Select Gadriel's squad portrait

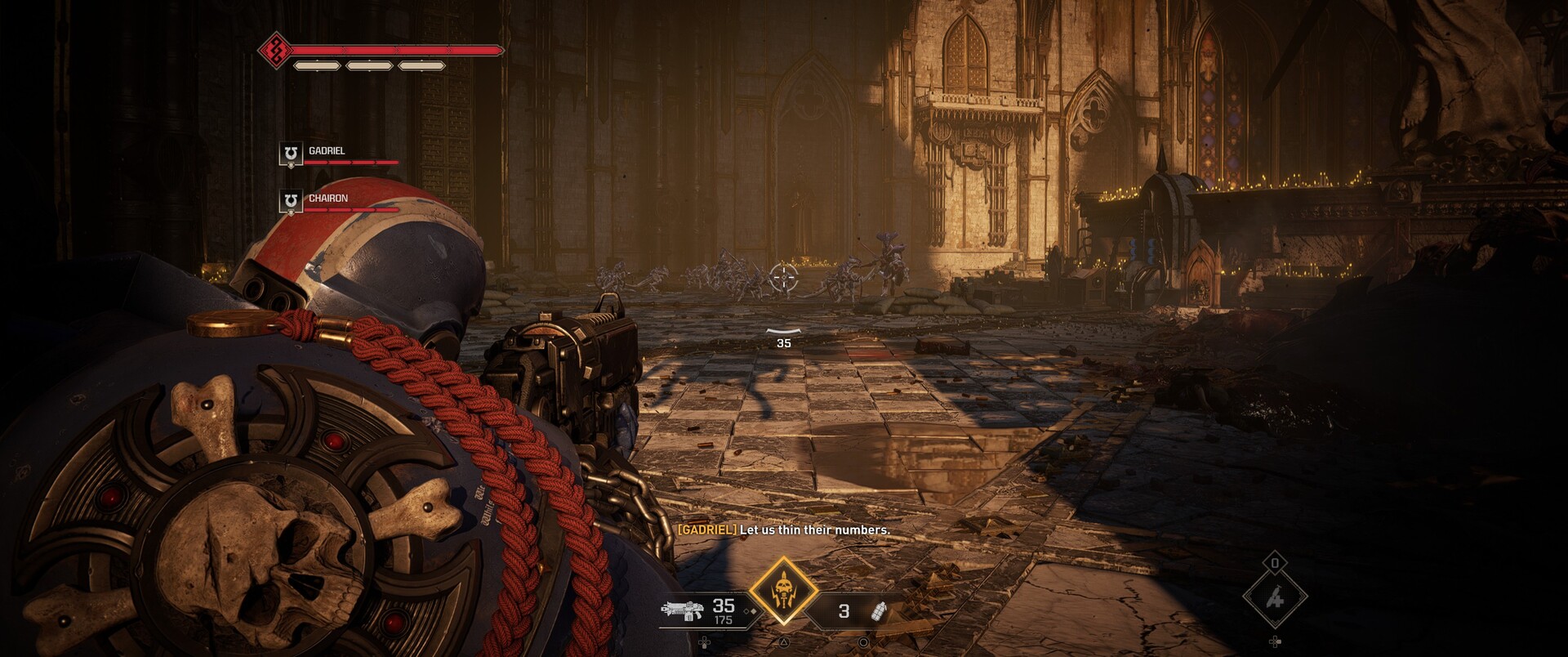291,154
